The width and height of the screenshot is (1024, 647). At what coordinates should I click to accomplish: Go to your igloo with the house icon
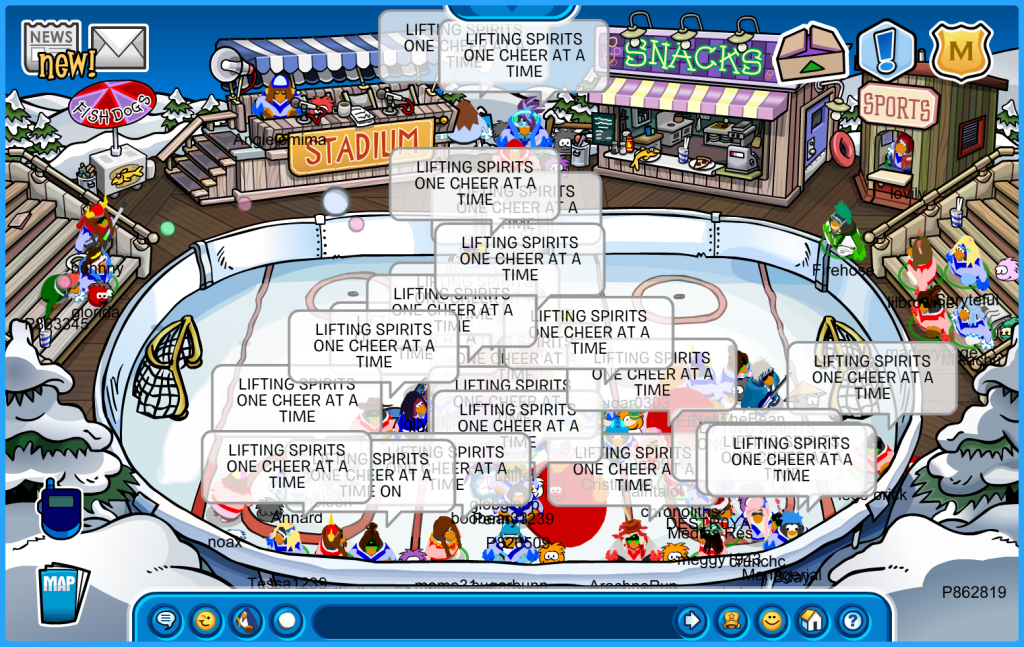[x=812, y=621]
